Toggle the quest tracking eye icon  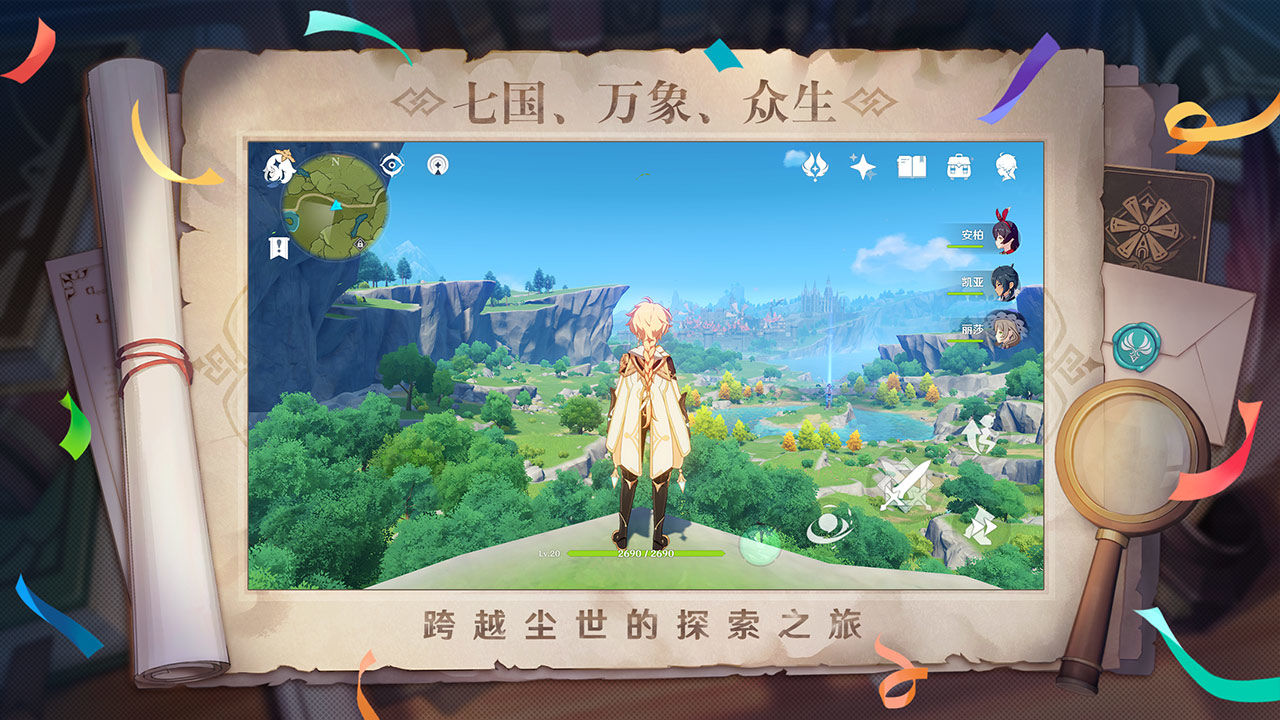coord(392,164)
